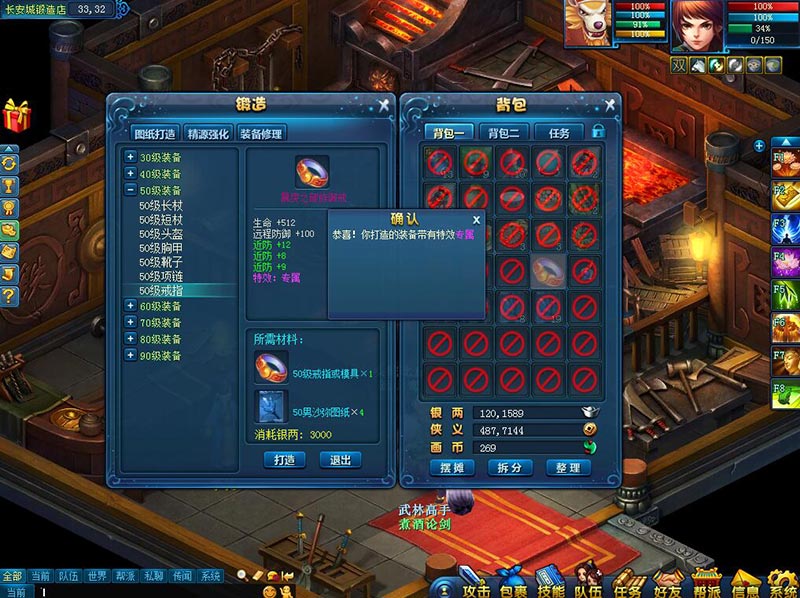This screenshot has width=800, height=598.
Task: Sort the bag with 整理
Action: coord(568,468)
